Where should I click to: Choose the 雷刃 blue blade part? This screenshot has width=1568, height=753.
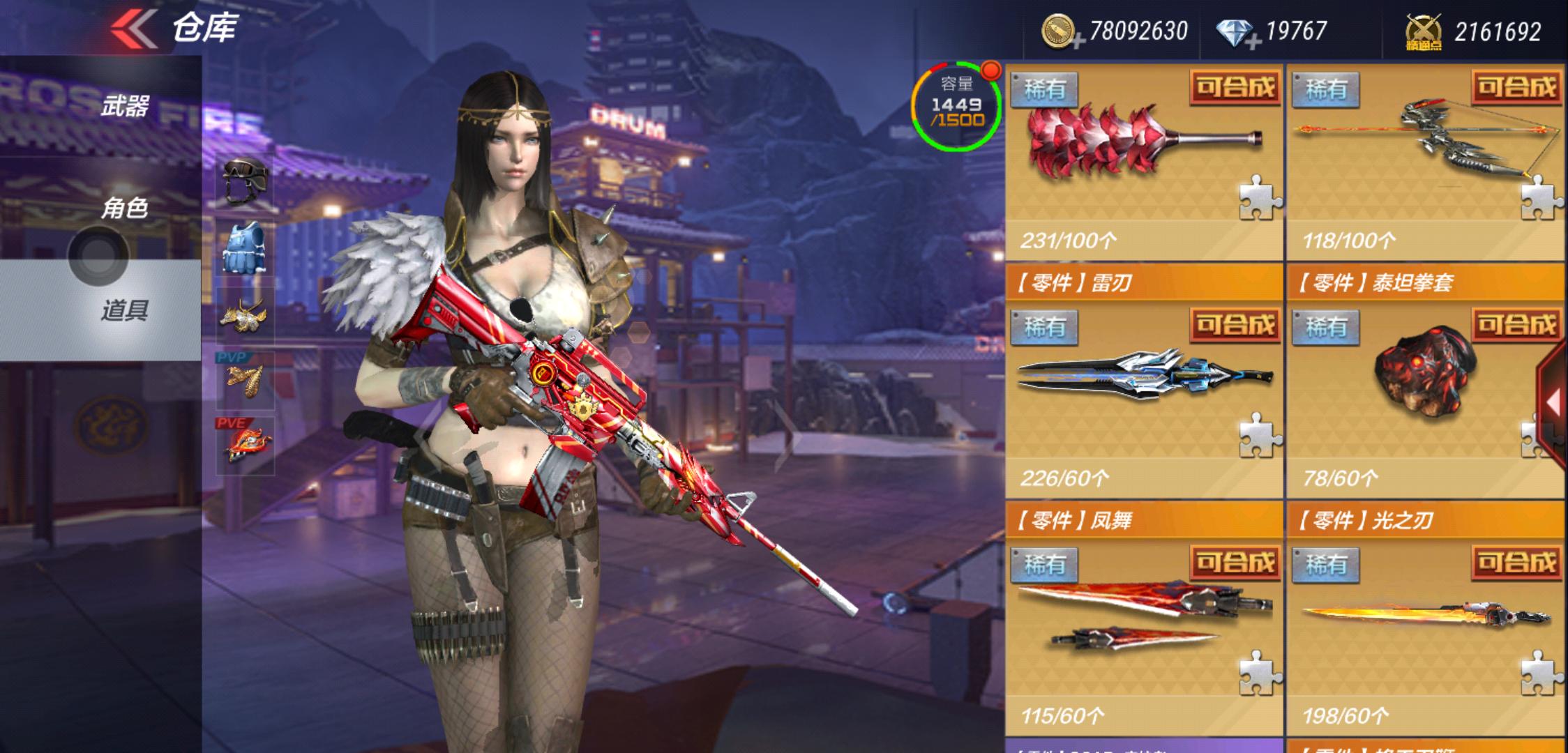click(x=1144, y=390)
